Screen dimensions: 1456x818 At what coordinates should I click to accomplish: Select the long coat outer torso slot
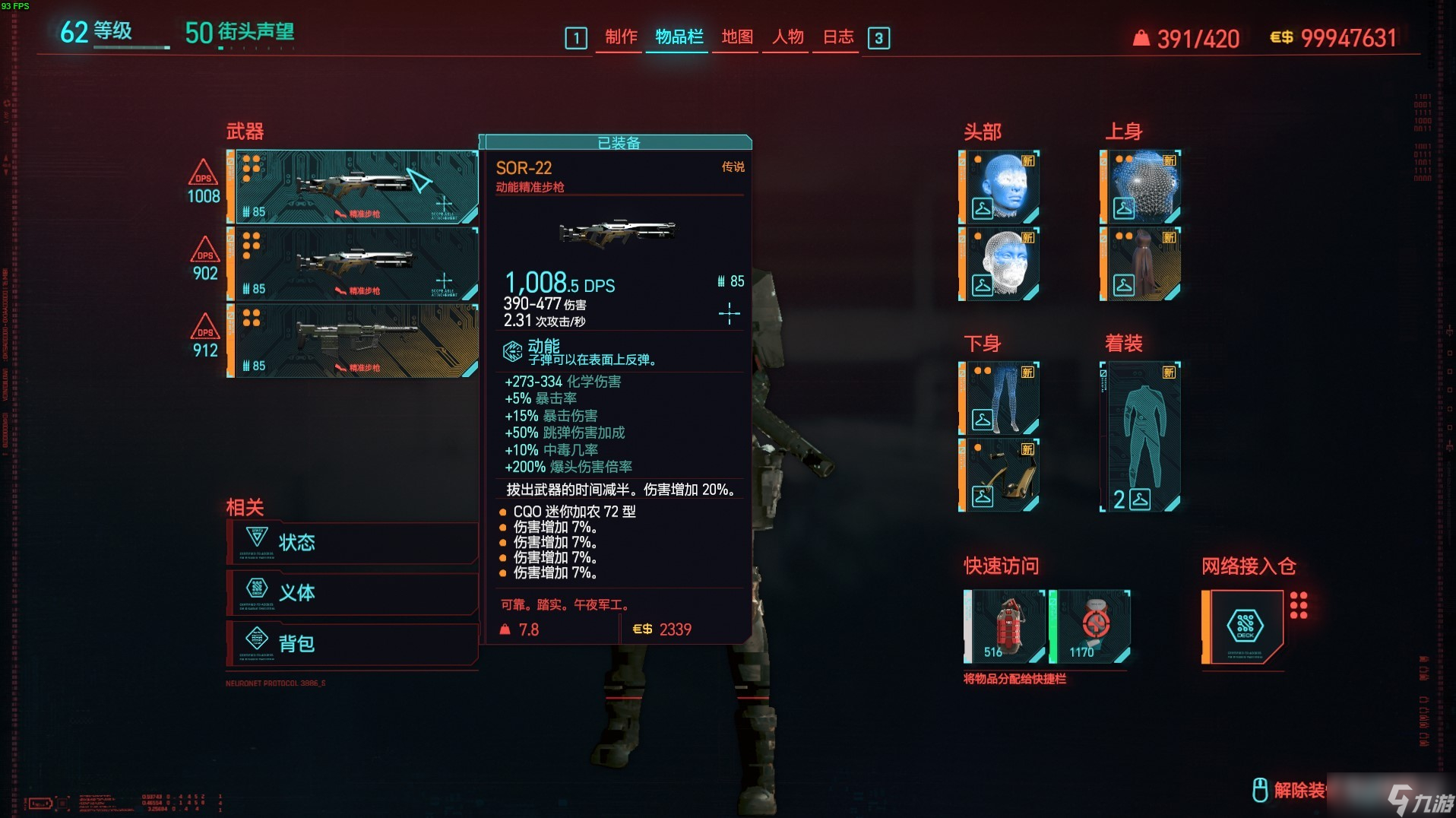tap(1141, 263)
